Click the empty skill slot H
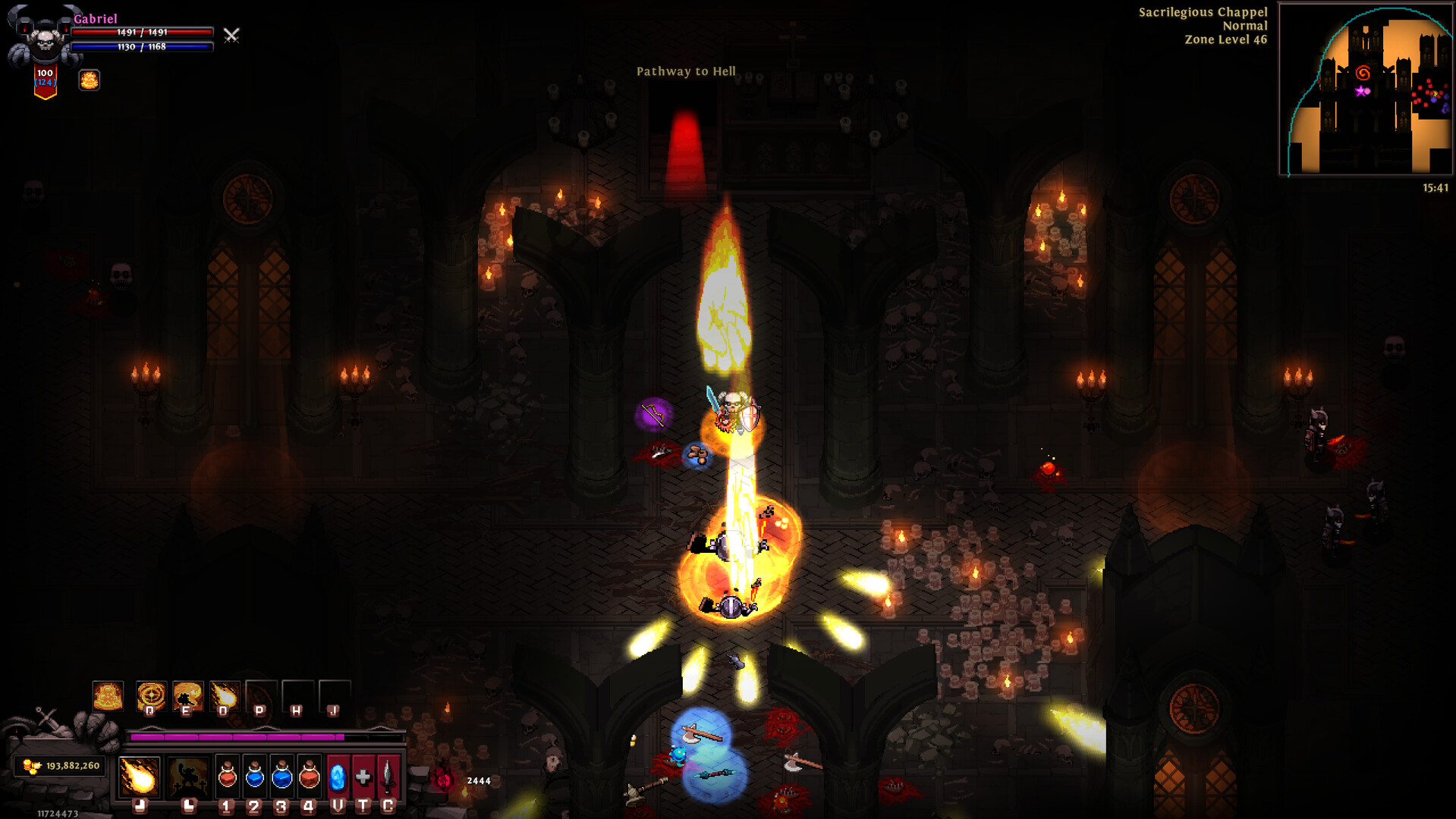1456x819 pixels. pyautogui.click(x=296, y=694)
